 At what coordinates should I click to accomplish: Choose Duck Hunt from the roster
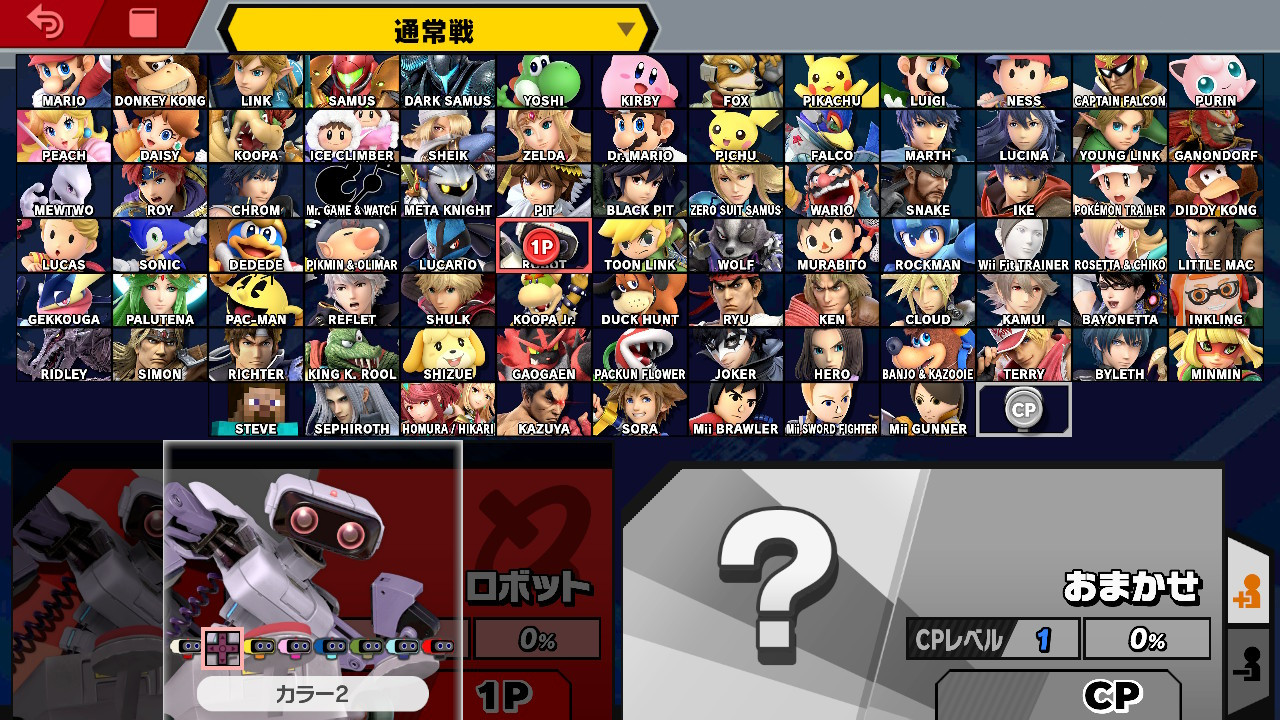(640, 298)
